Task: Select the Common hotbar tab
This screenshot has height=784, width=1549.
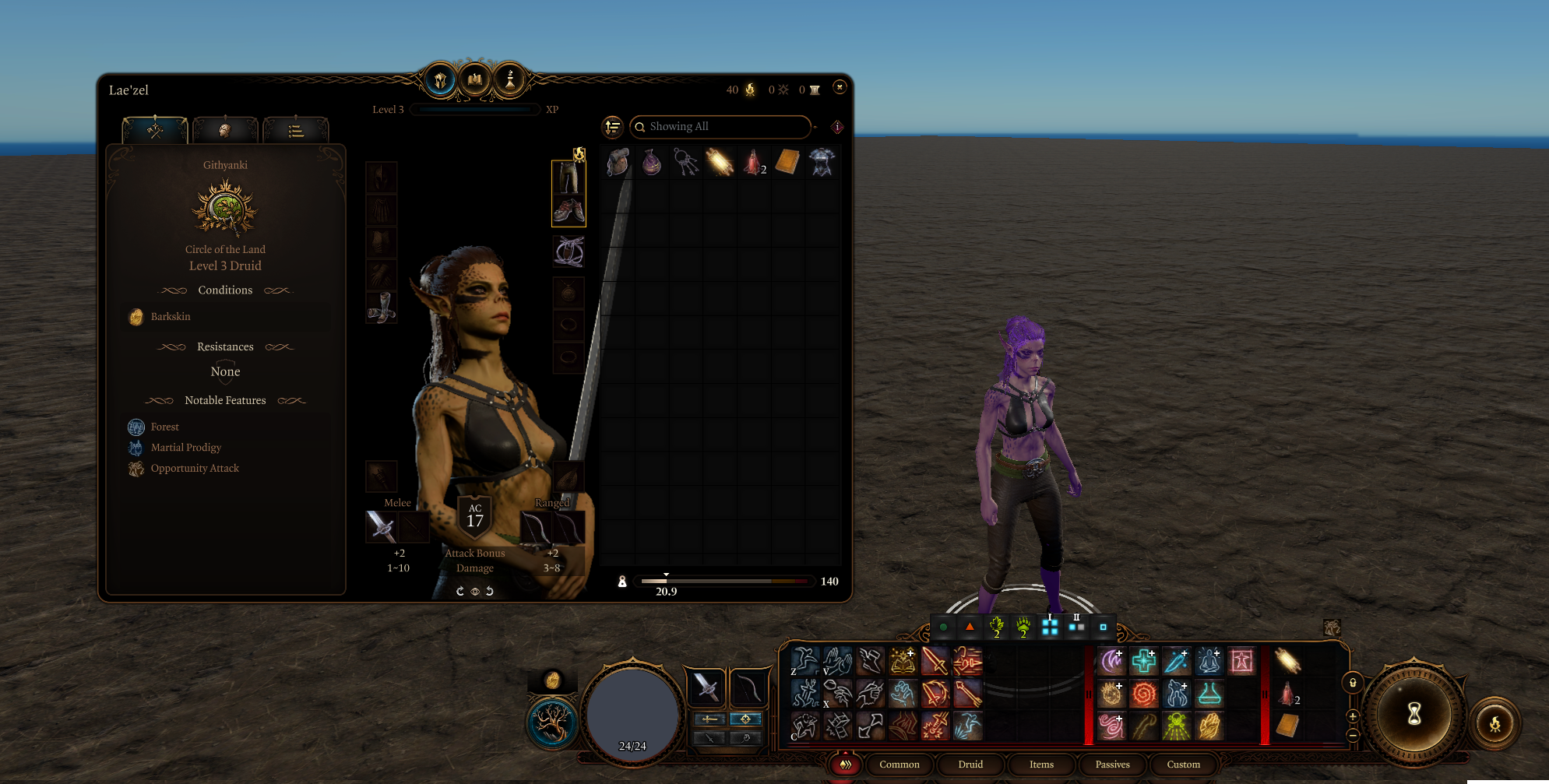Action: coord(899,765)
